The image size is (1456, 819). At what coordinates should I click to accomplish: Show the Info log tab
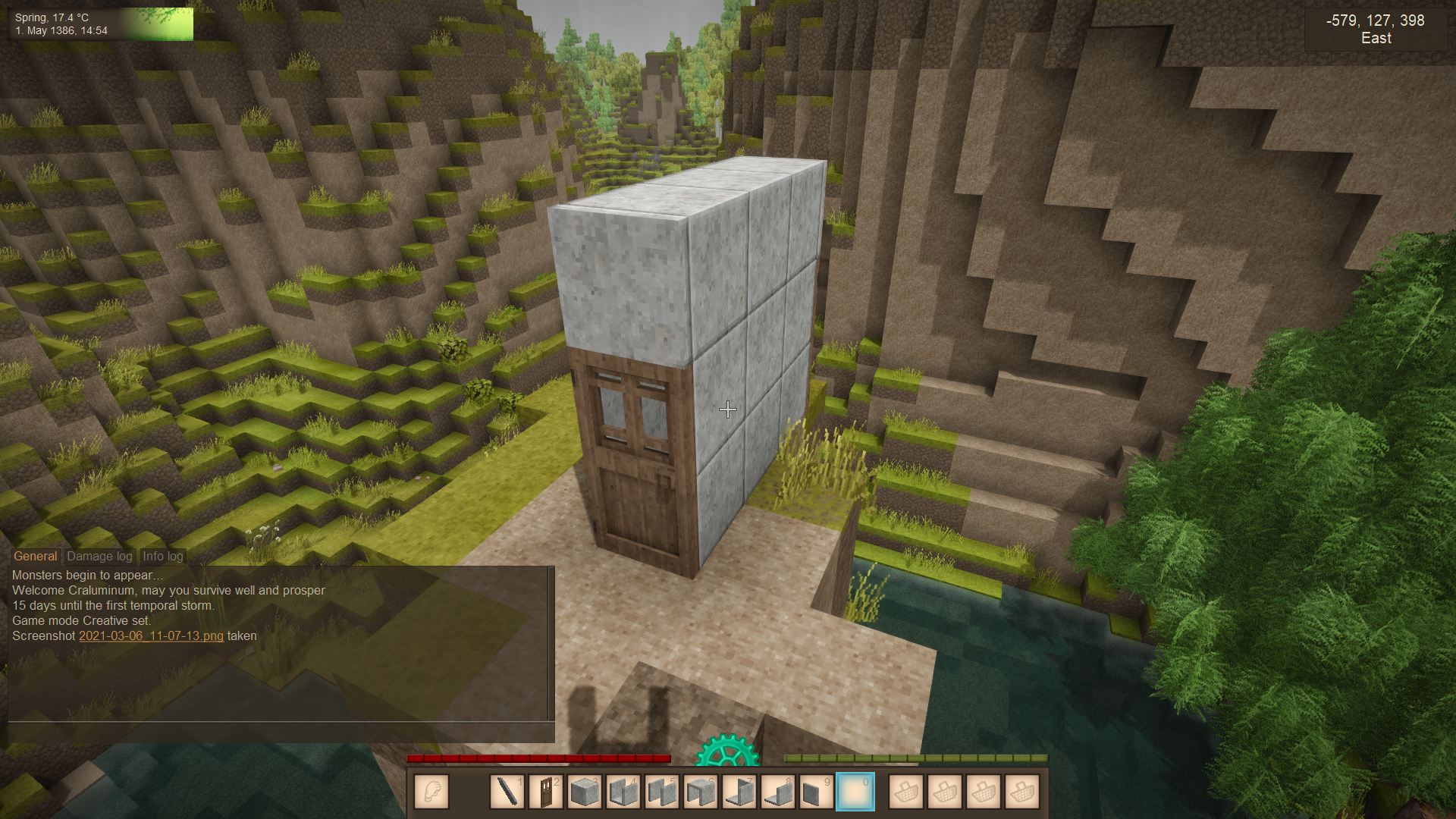pos(162,556)
